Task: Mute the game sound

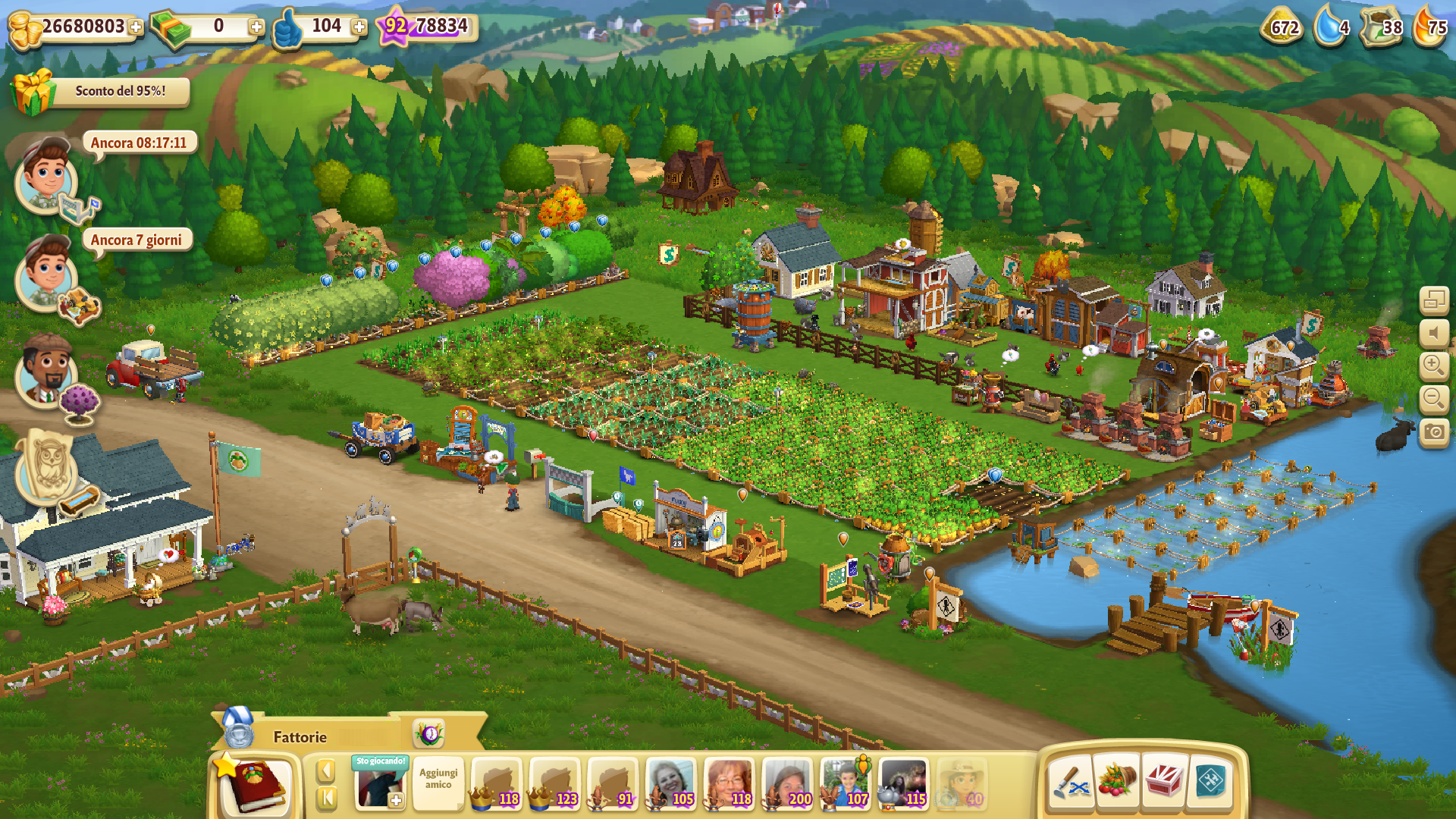Action: tap(1433, 334)
